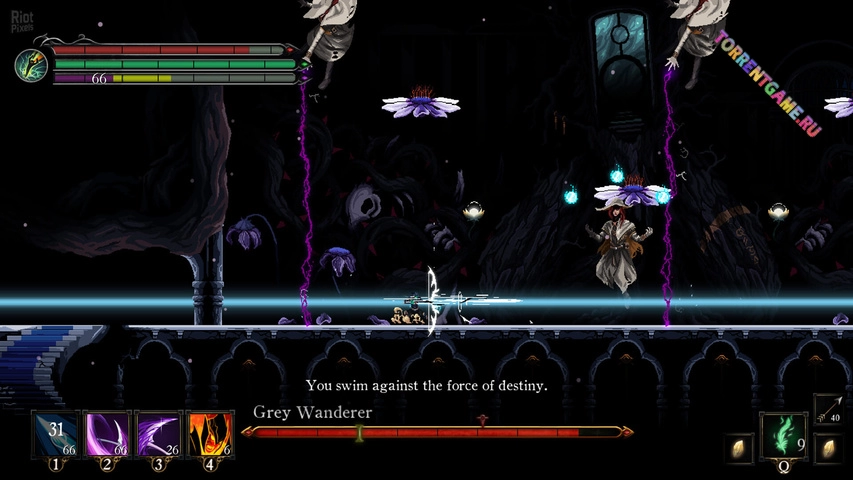Use the green feather consumable item

click(783, 436)
